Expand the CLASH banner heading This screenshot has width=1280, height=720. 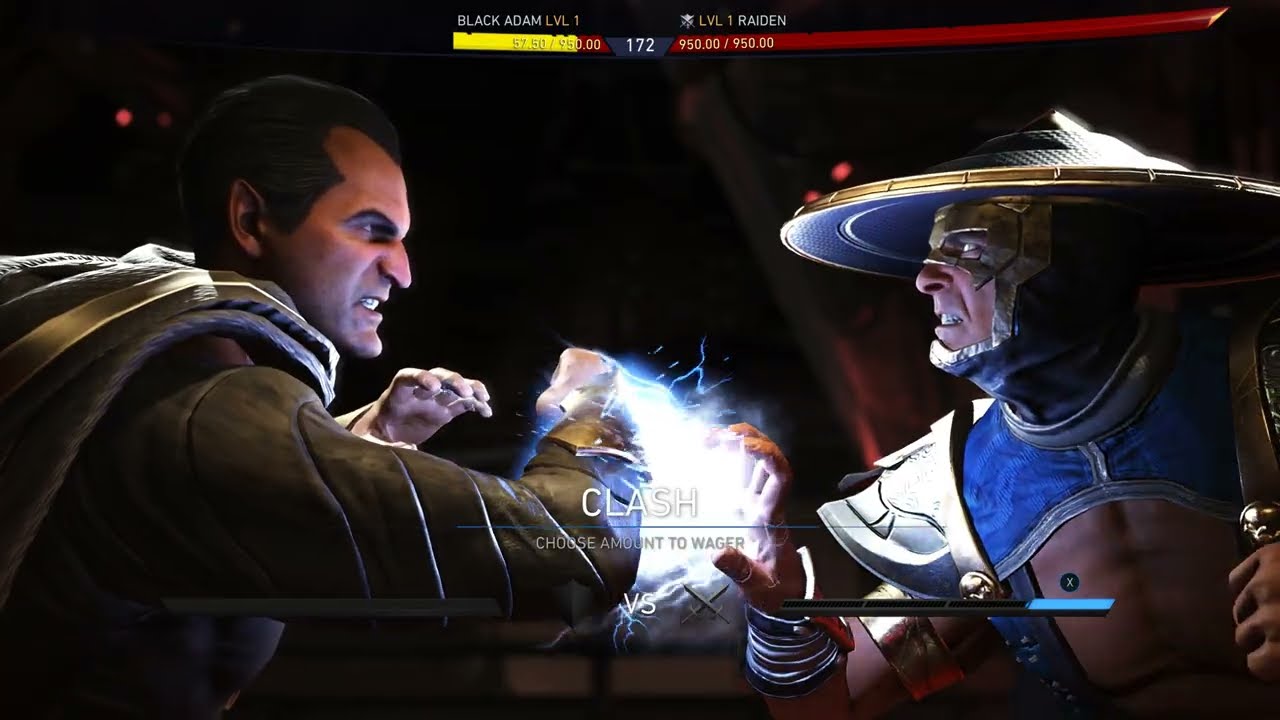[641, 503]
